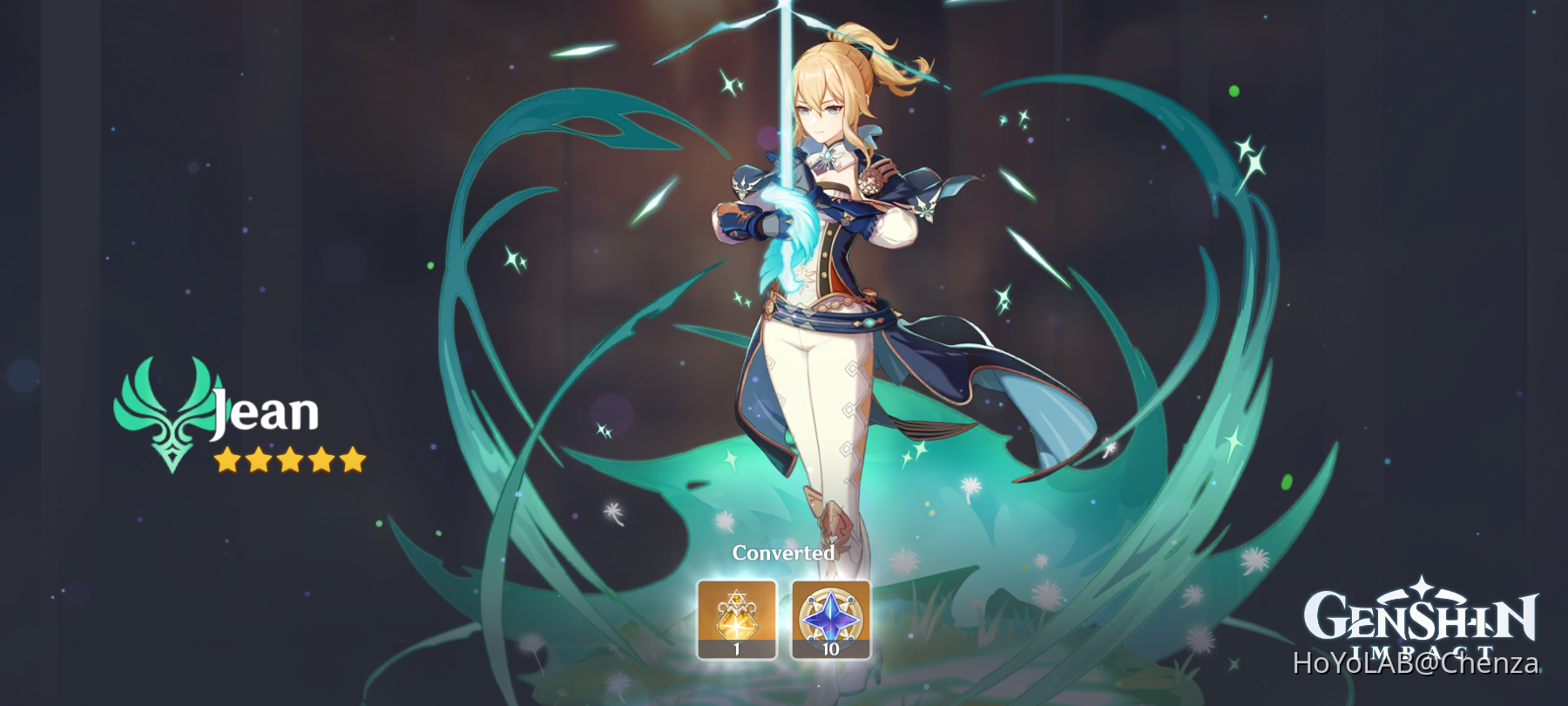Click the Stardust quantity showing 10
Viewport: 1568px width, 706px height.
831,648
